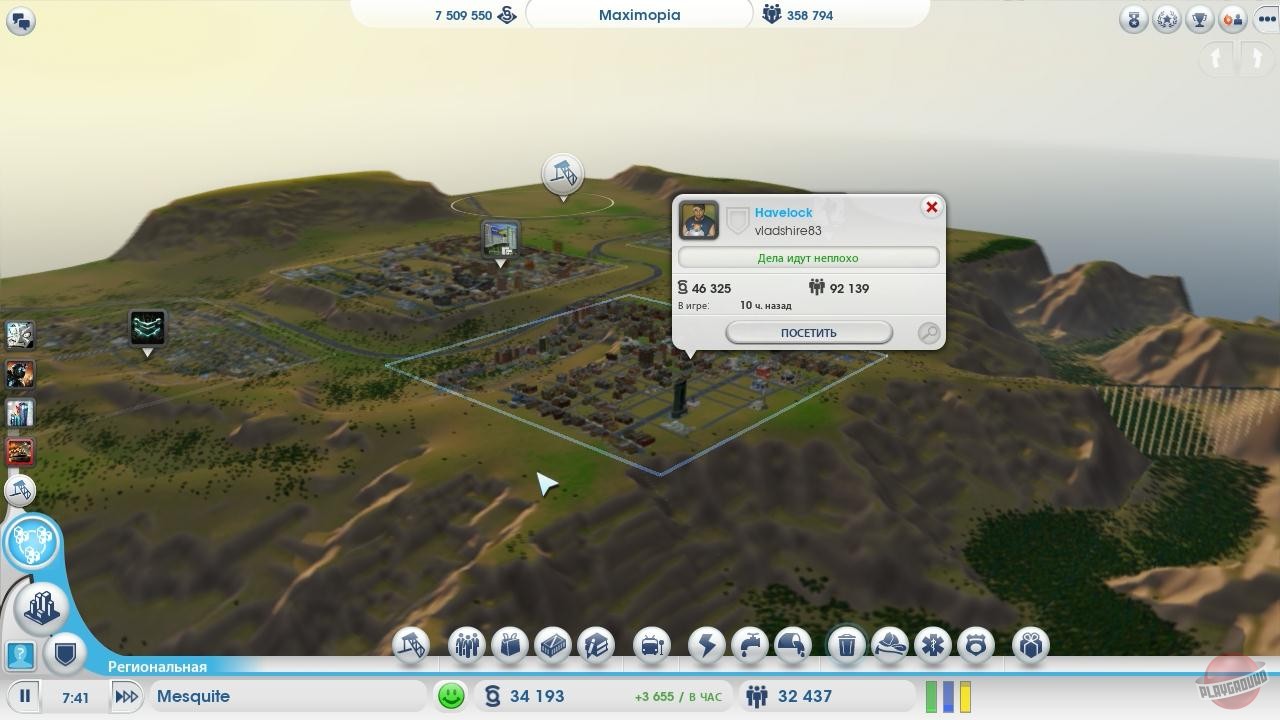Open the mass transit bus icon panel
Screen dimensions: 1280x720
[x=652, y=645]
